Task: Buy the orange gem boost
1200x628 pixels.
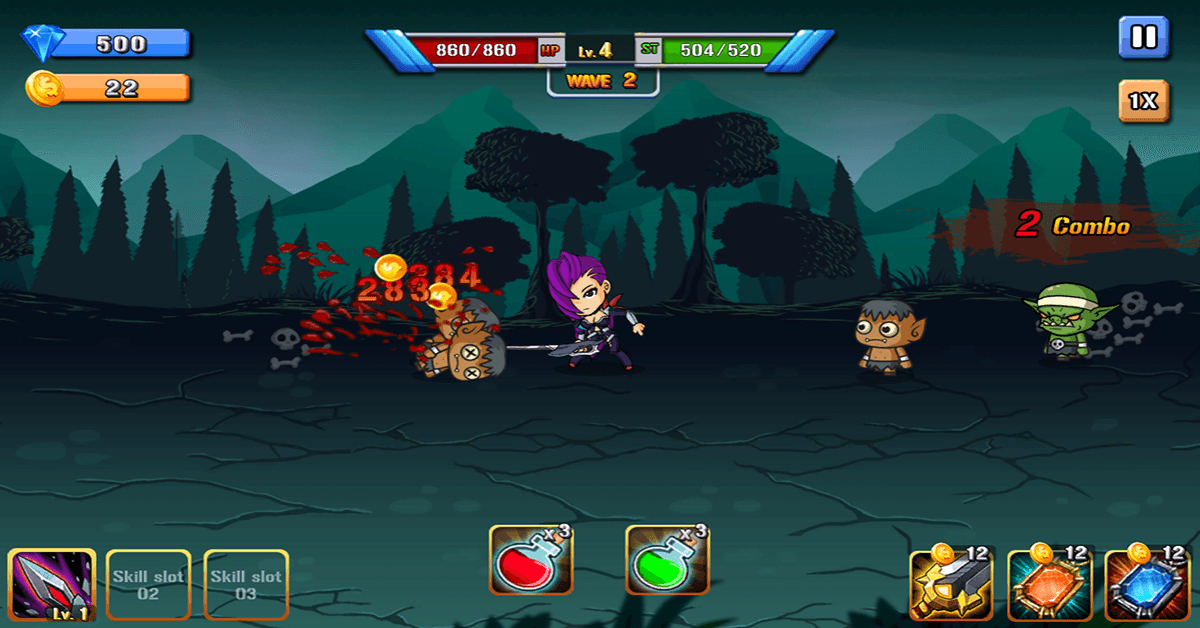Action: tap(1047, 586)
